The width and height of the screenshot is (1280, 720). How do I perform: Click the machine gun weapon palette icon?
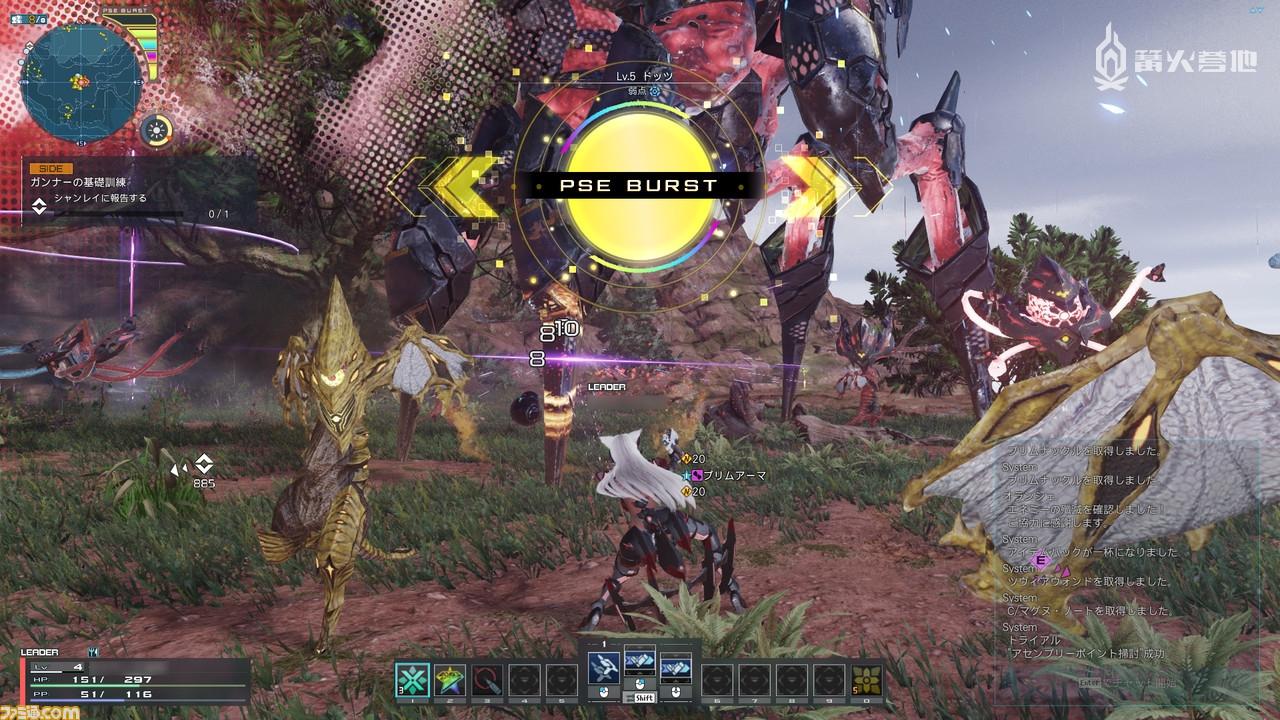point(603,668)
